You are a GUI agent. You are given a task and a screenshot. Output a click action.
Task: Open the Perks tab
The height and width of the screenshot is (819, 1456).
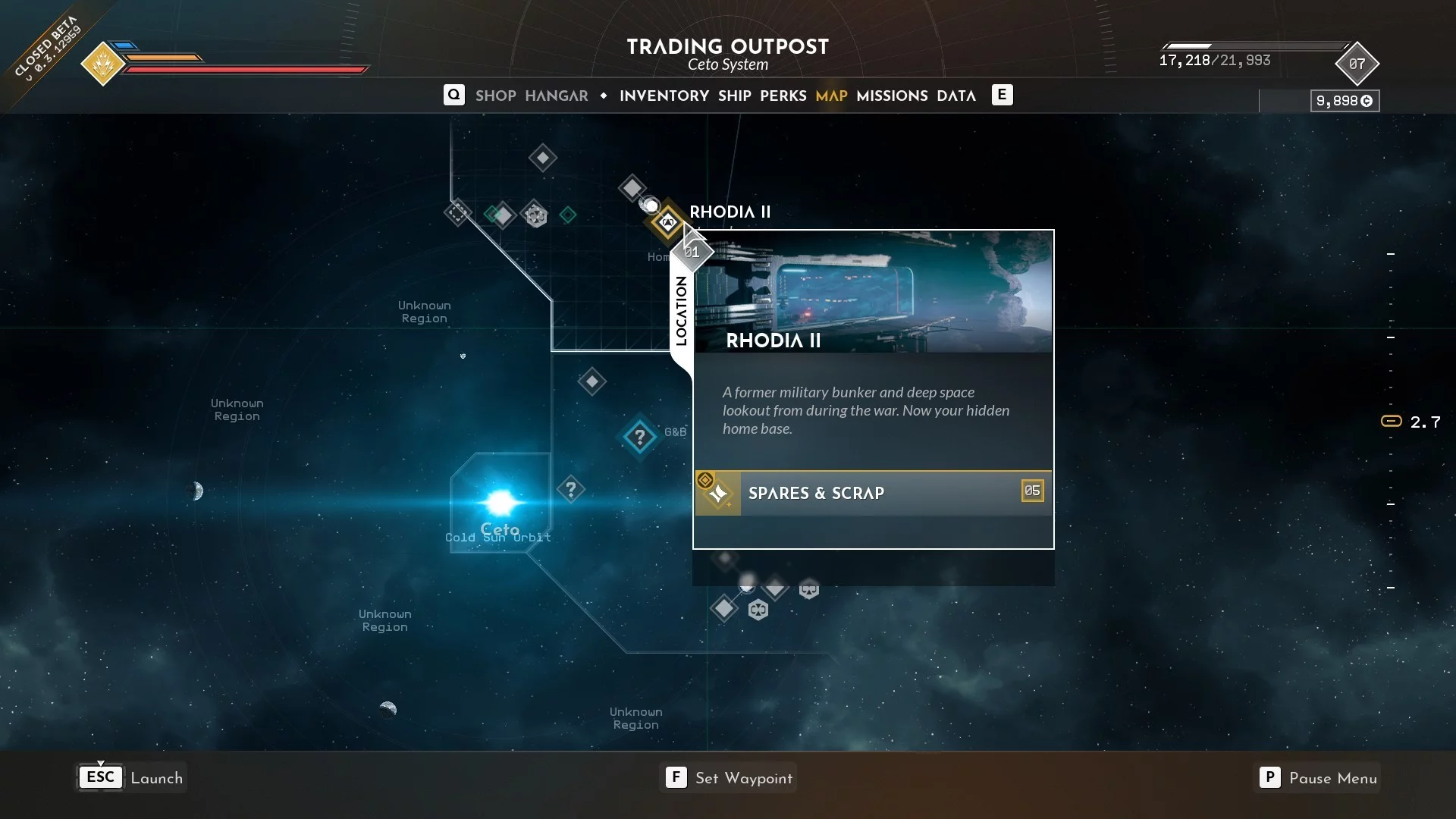pyautogui.click(x=783, y=96)
